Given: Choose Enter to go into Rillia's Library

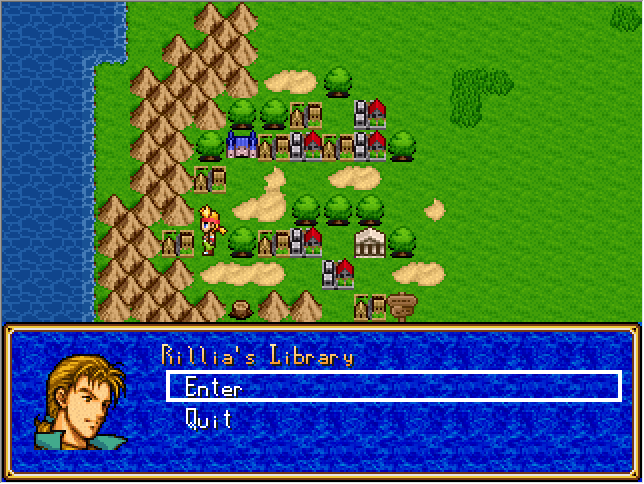Looking at the screenshot, I should pyautogui.click(x=213, y=387).
